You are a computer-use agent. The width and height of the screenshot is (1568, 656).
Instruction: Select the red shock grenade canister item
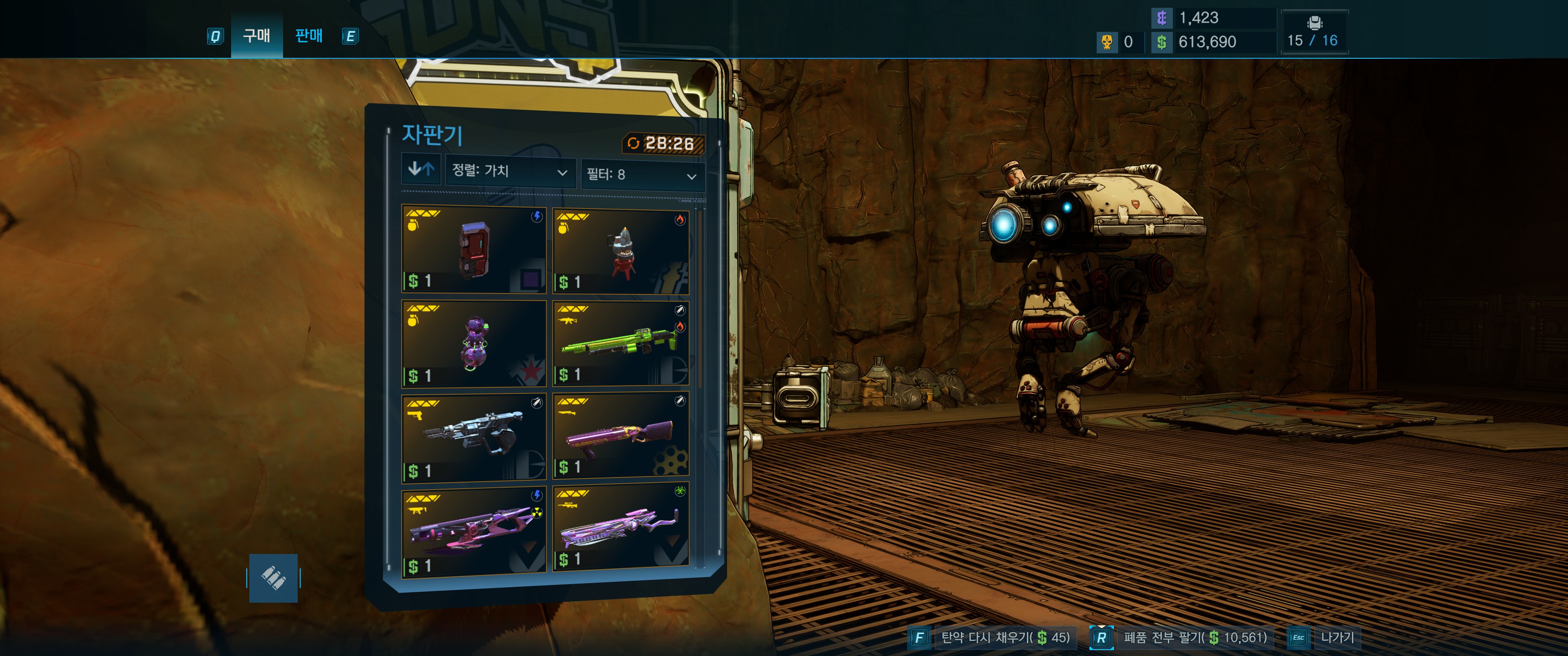[x=474, y=250]
